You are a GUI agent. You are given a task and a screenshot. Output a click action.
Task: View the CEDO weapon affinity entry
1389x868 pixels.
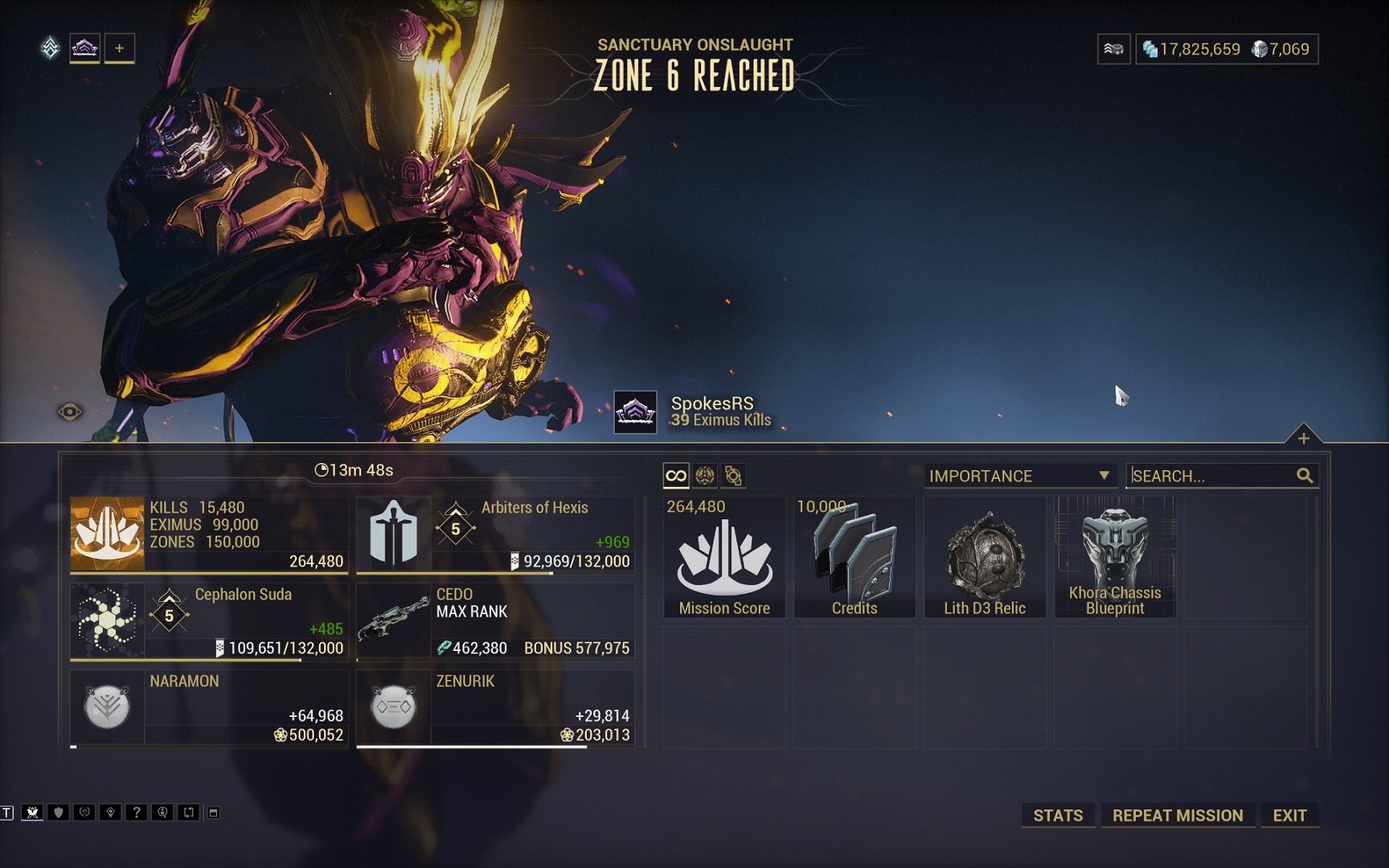pos(495,620)
